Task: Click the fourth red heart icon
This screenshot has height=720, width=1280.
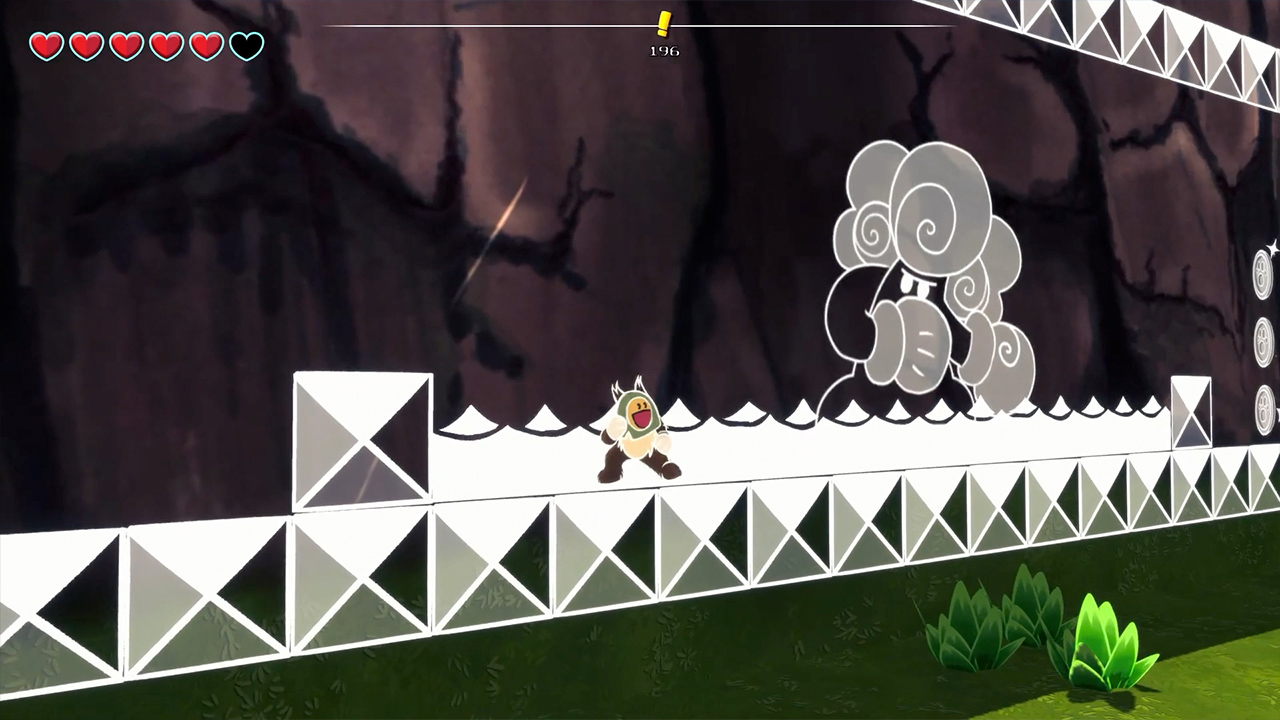Action: click(x=165, y=45)
